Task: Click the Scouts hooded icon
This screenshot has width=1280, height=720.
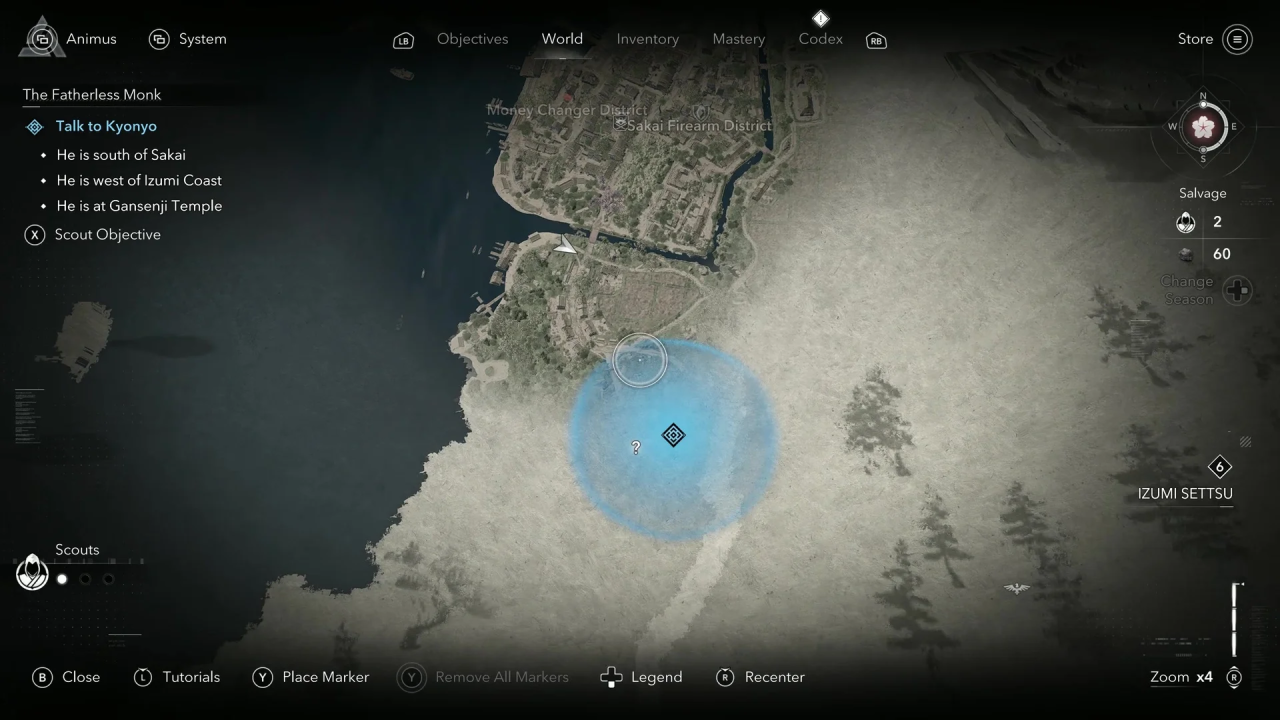Action: tap(33, 572)
